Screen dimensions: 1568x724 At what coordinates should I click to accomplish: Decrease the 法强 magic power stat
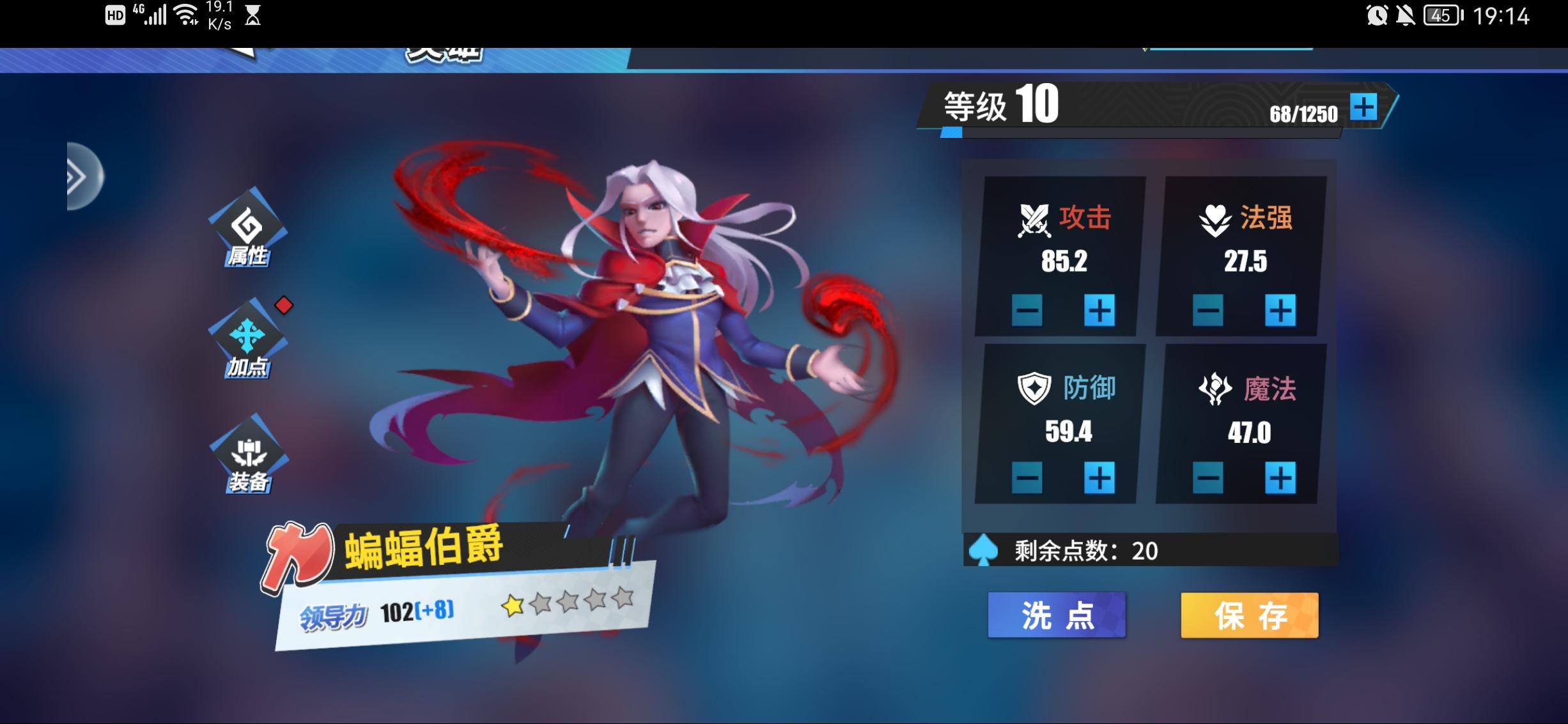(1207, 311)
